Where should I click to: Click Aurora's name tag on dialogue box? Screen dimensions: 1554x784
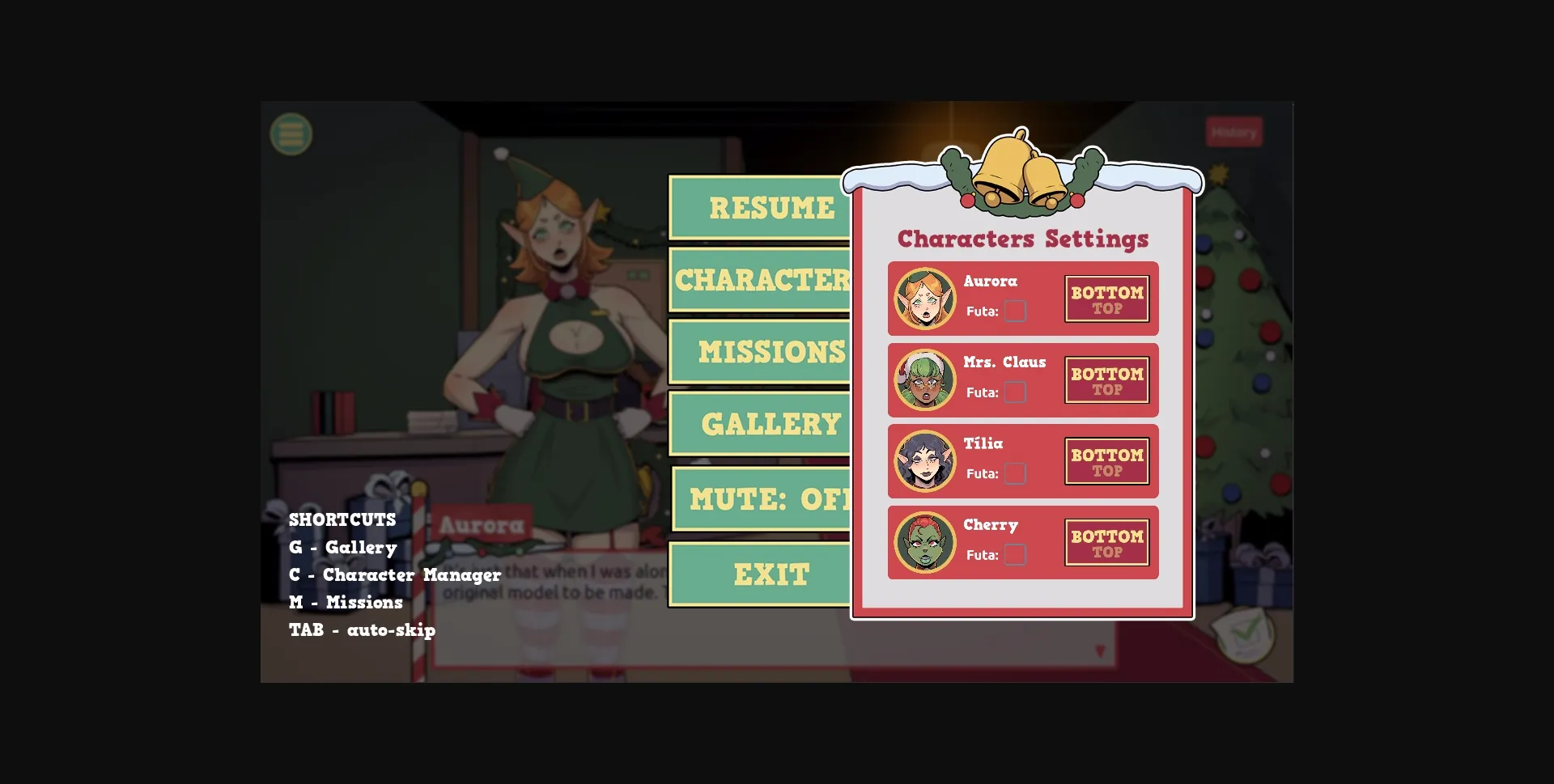pyautogui.click(x=483, y=523)
